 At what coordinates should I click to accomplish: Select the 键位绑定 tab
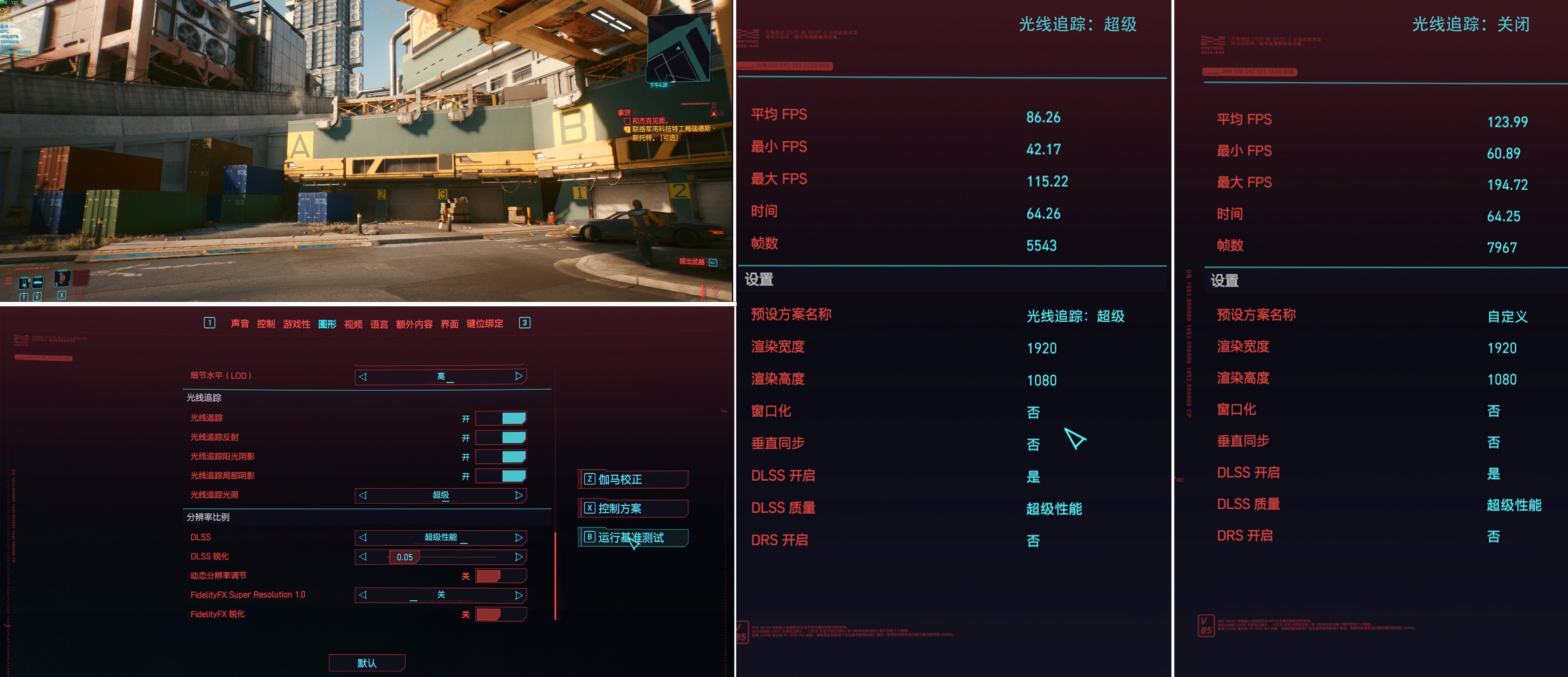(485, 324)
